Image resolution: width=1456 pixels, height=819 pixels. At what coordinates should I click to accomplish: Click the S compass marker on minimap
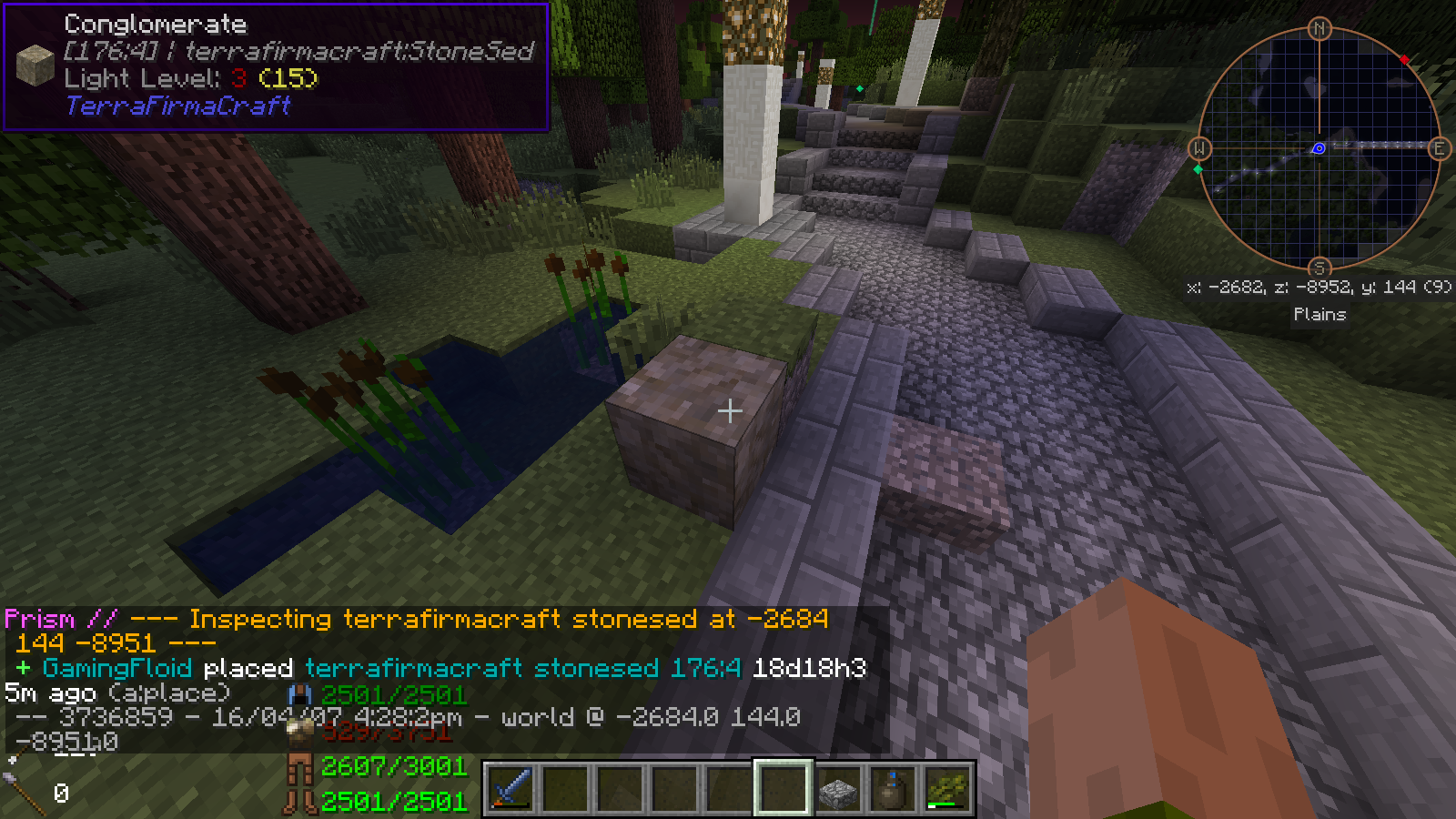(1319, 268)
